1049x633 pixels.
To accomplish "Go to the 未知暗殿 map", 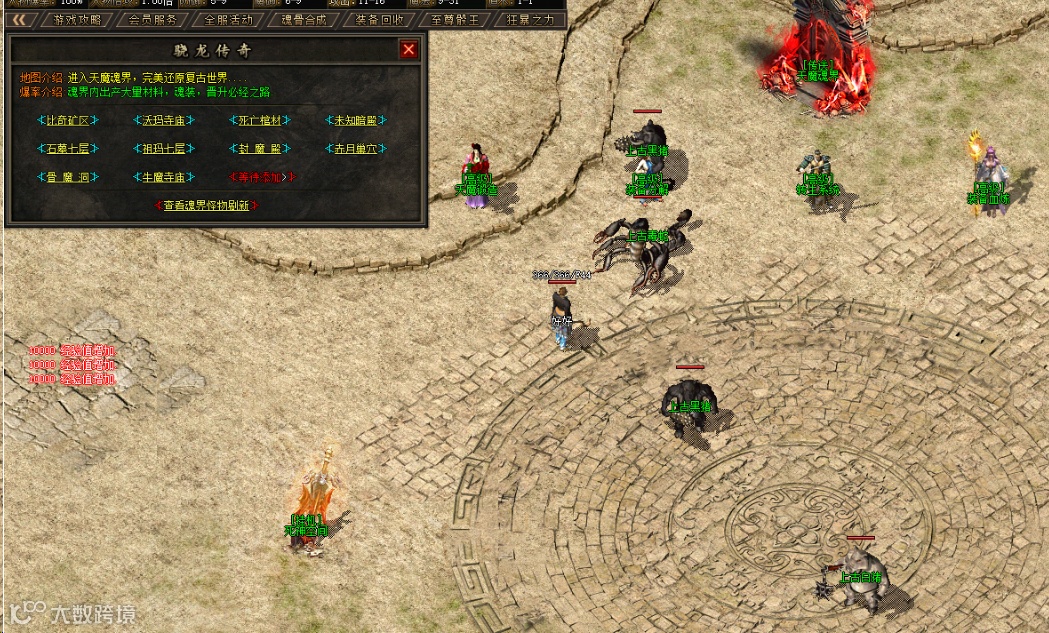I will (356, 121).
